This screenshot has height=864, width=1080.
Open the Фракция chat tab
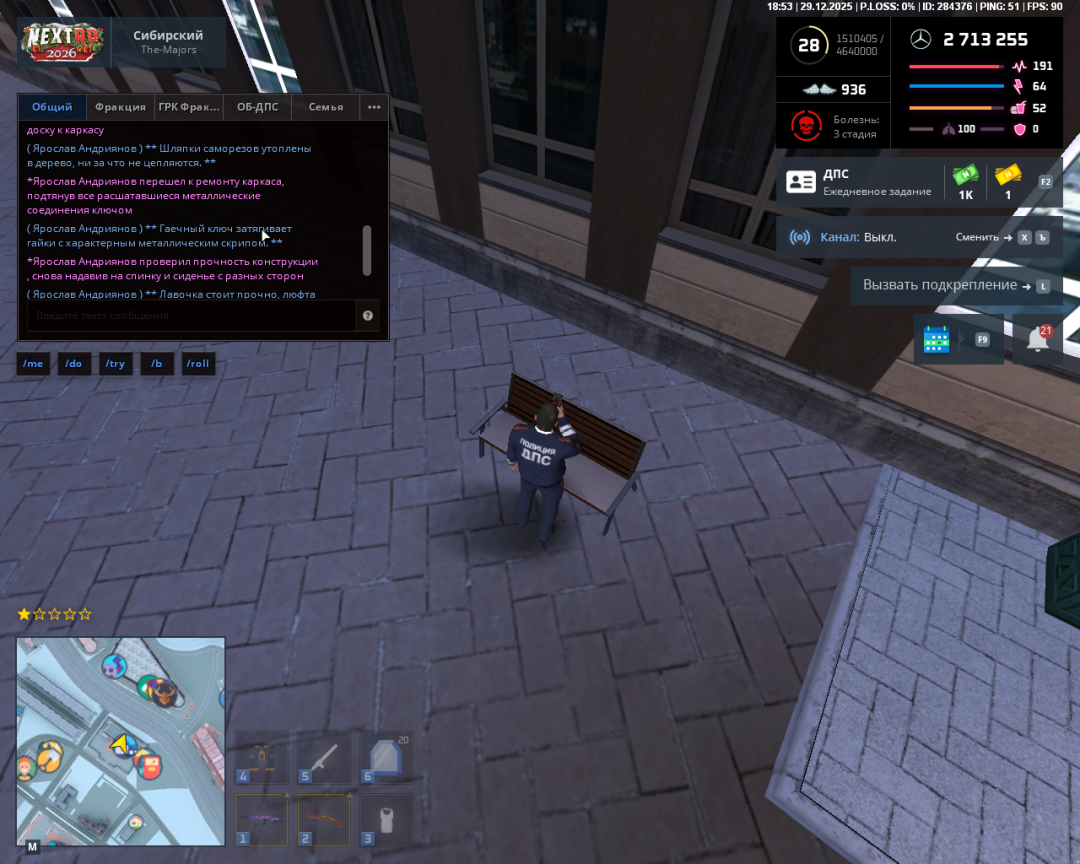120,107
